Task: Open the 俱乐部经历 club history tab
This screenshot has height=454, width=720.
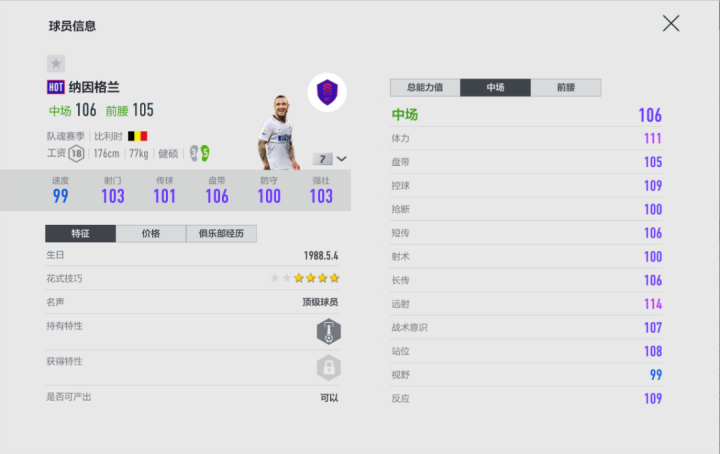Action: pos(221,234)
